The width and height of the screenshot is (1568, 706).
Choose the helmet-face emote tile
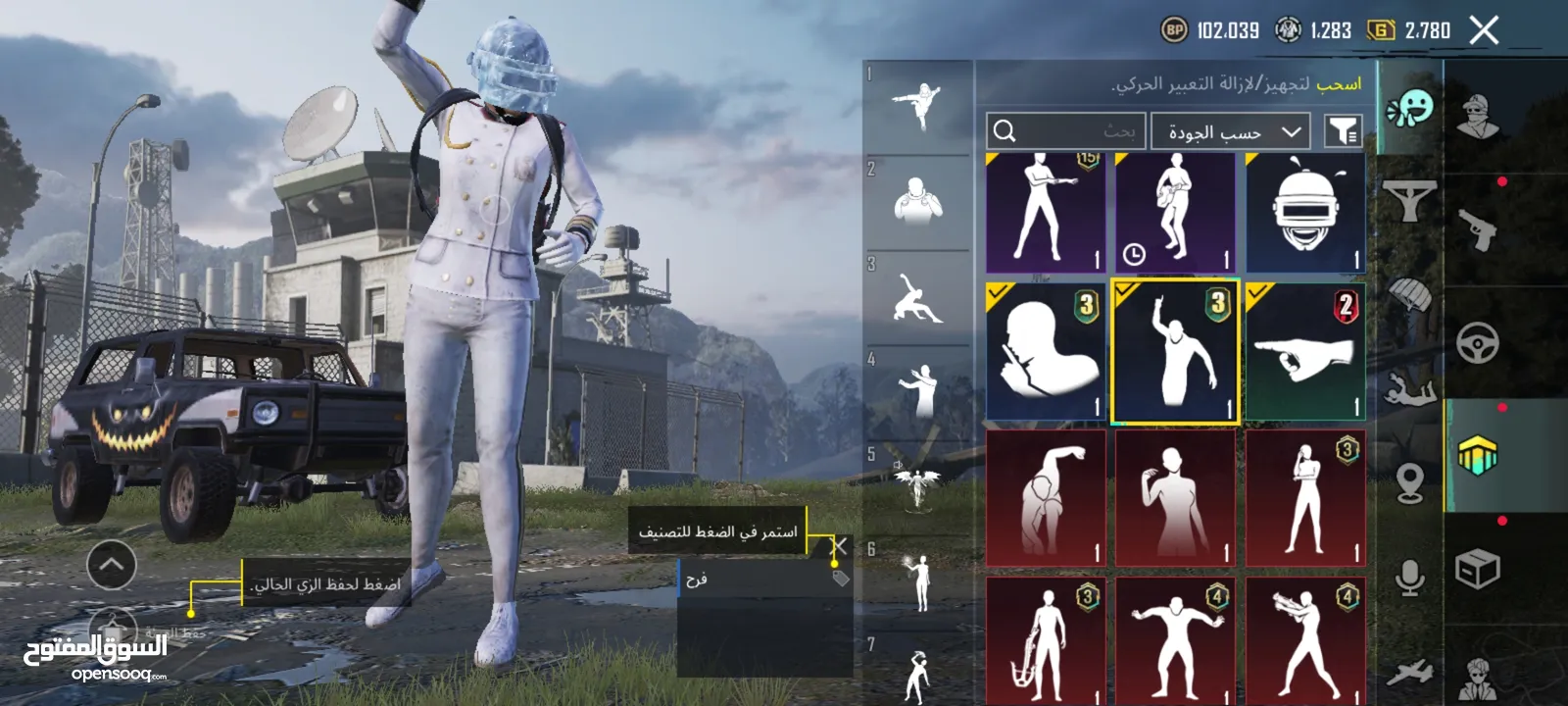[1304, 213]
